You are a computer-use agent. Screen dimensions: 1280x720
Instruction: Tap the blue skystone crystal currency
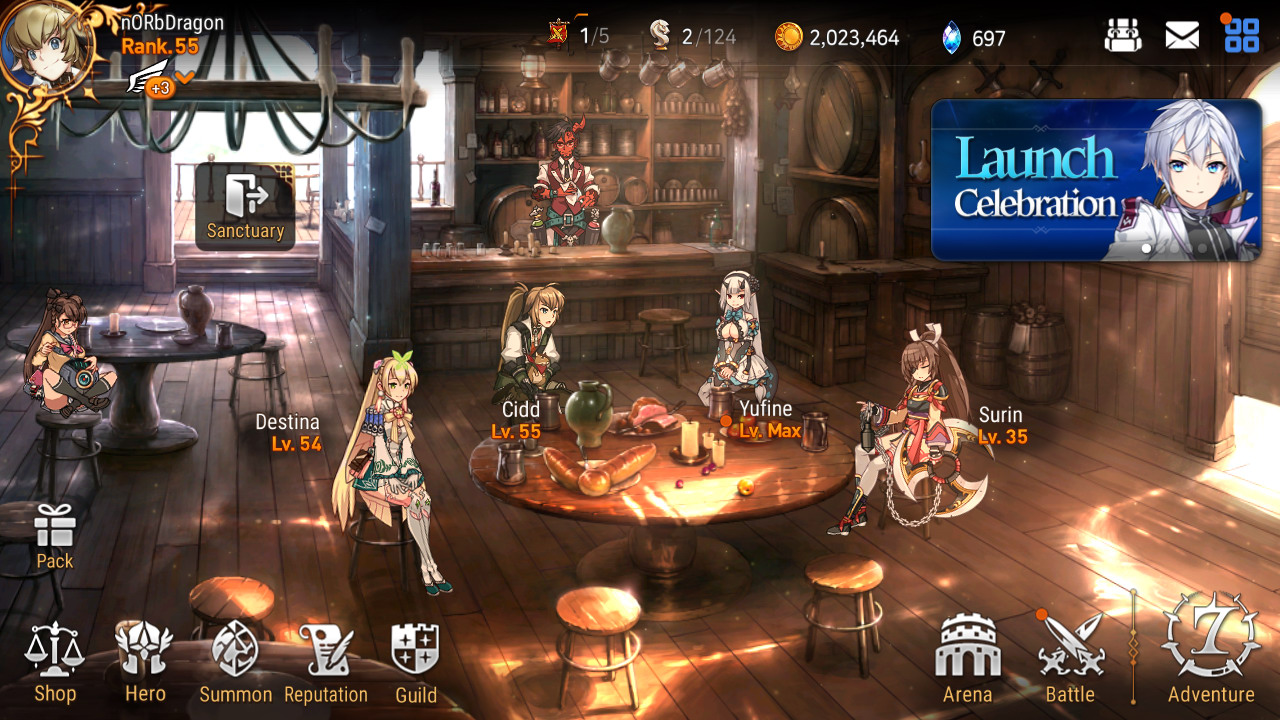(973, 38)
